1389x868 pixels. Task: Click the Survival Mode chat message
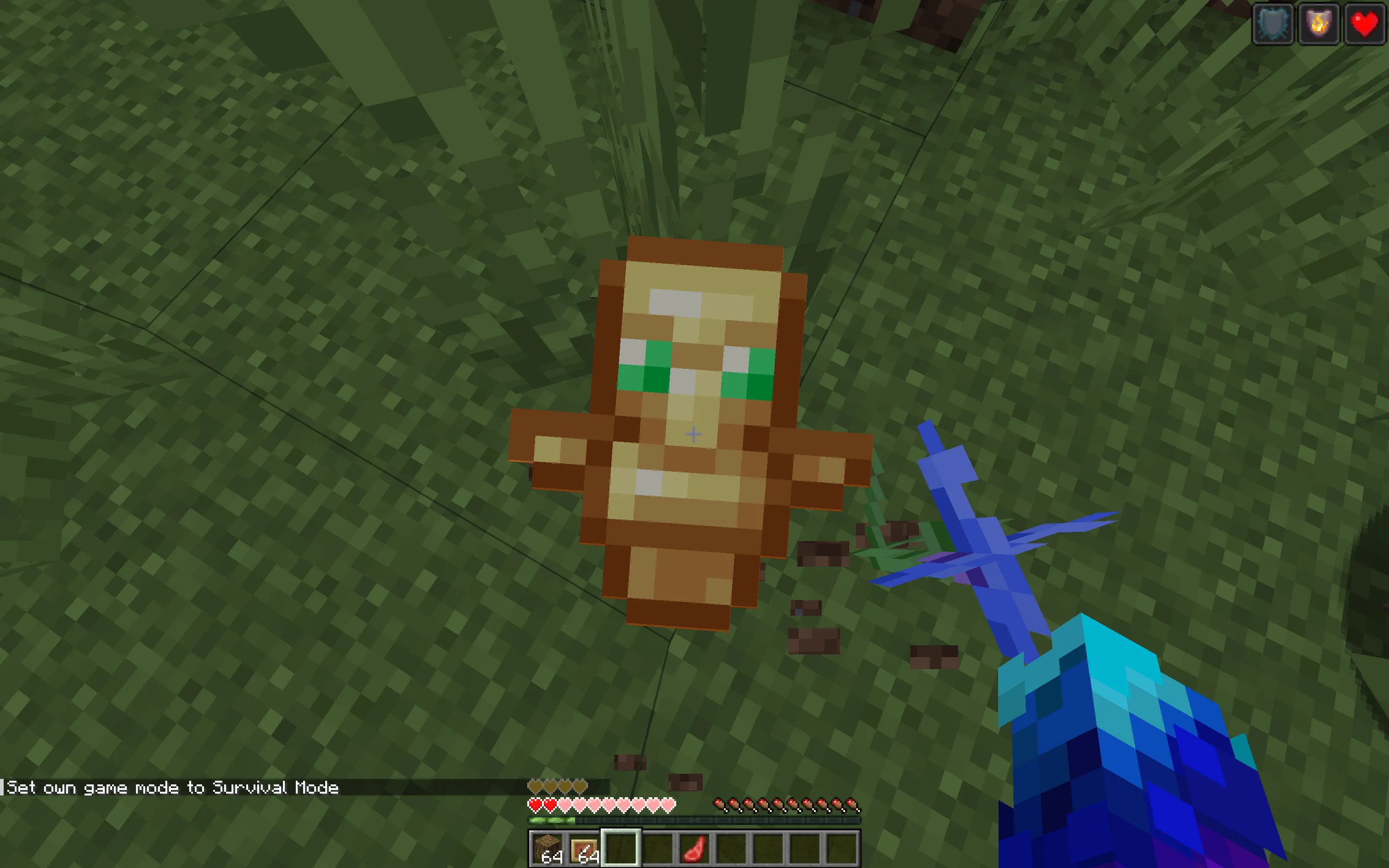(172, 788)
